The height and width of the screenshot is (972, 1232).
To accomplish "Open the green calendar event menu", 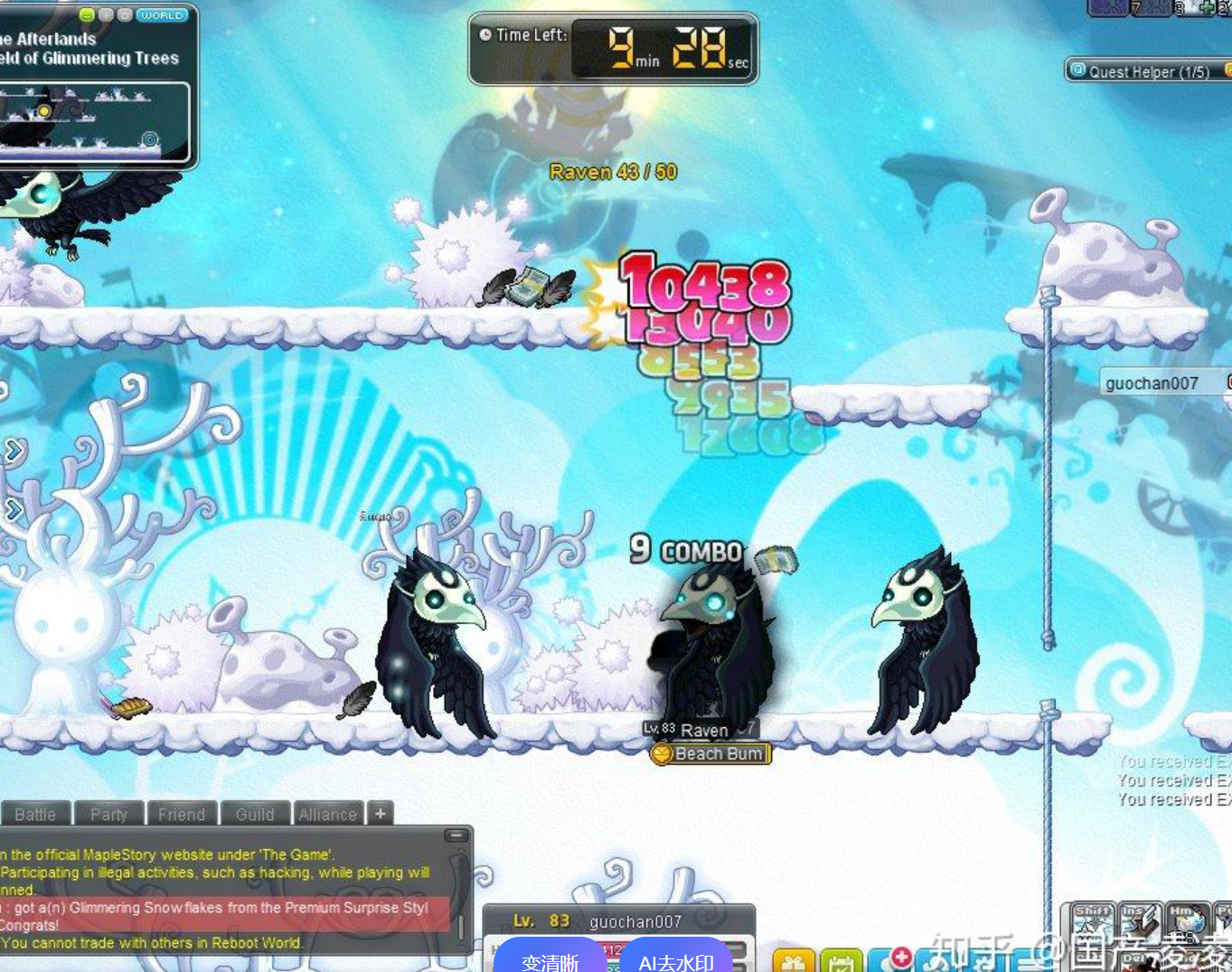I will click(x=841, y=962).
